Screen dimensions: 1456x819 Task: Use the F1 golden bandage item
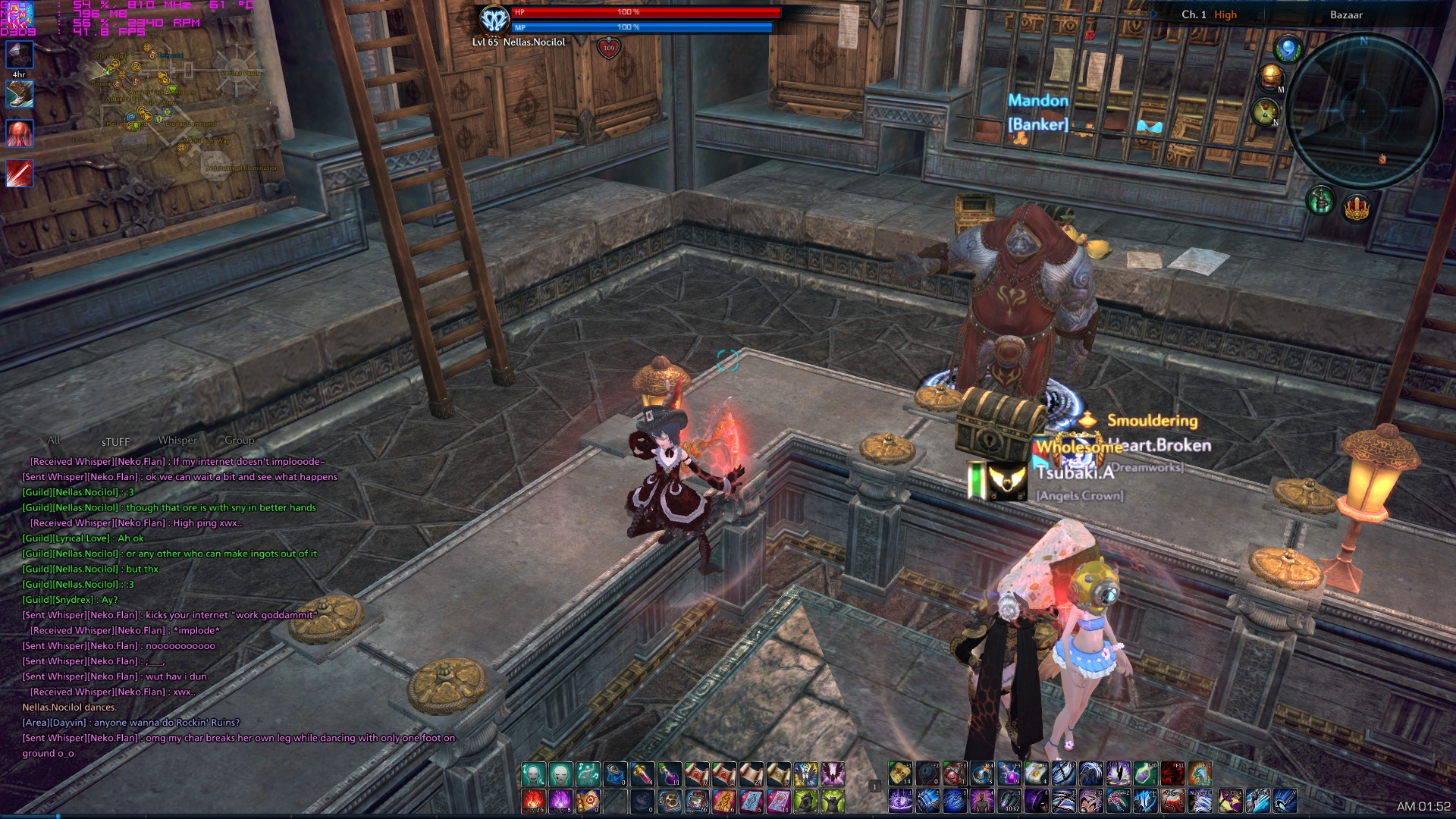point(900,774)
